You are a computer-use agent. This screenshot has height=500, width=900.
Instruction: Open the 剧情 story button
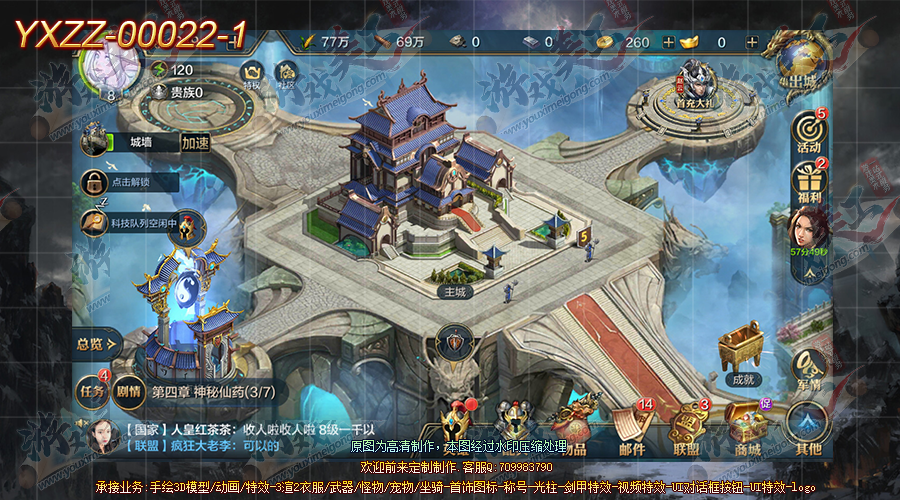coord(128,391)
